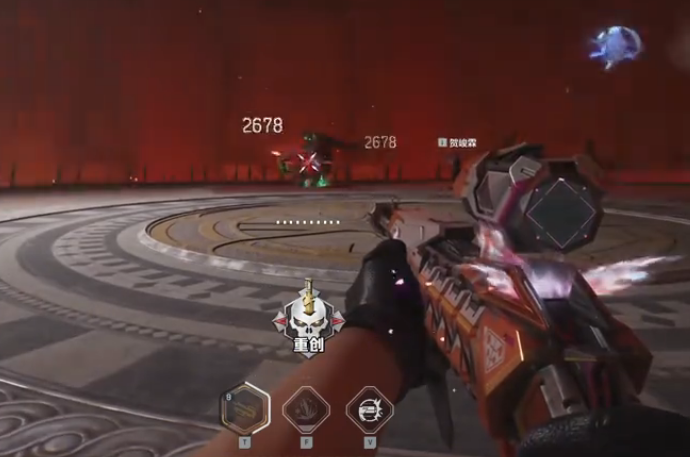Trigger the dimmed red diamond skill
The image size is (690, 457).
(x=306, y=409)
